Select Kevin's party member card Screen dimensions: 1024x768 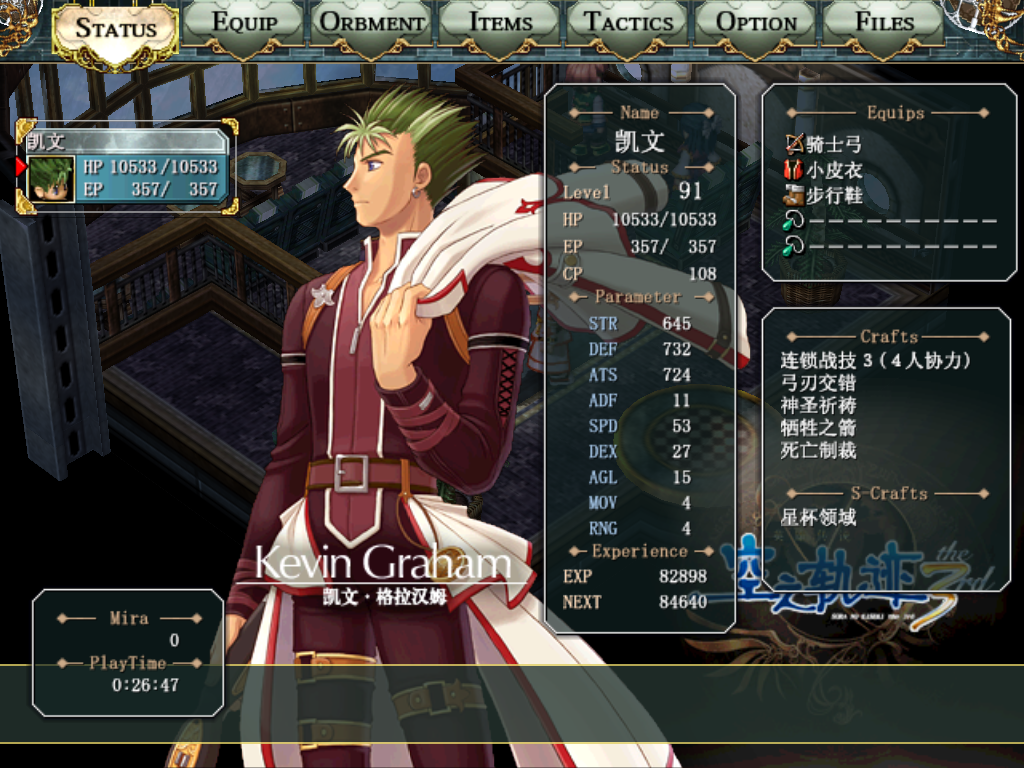[127, 166]
